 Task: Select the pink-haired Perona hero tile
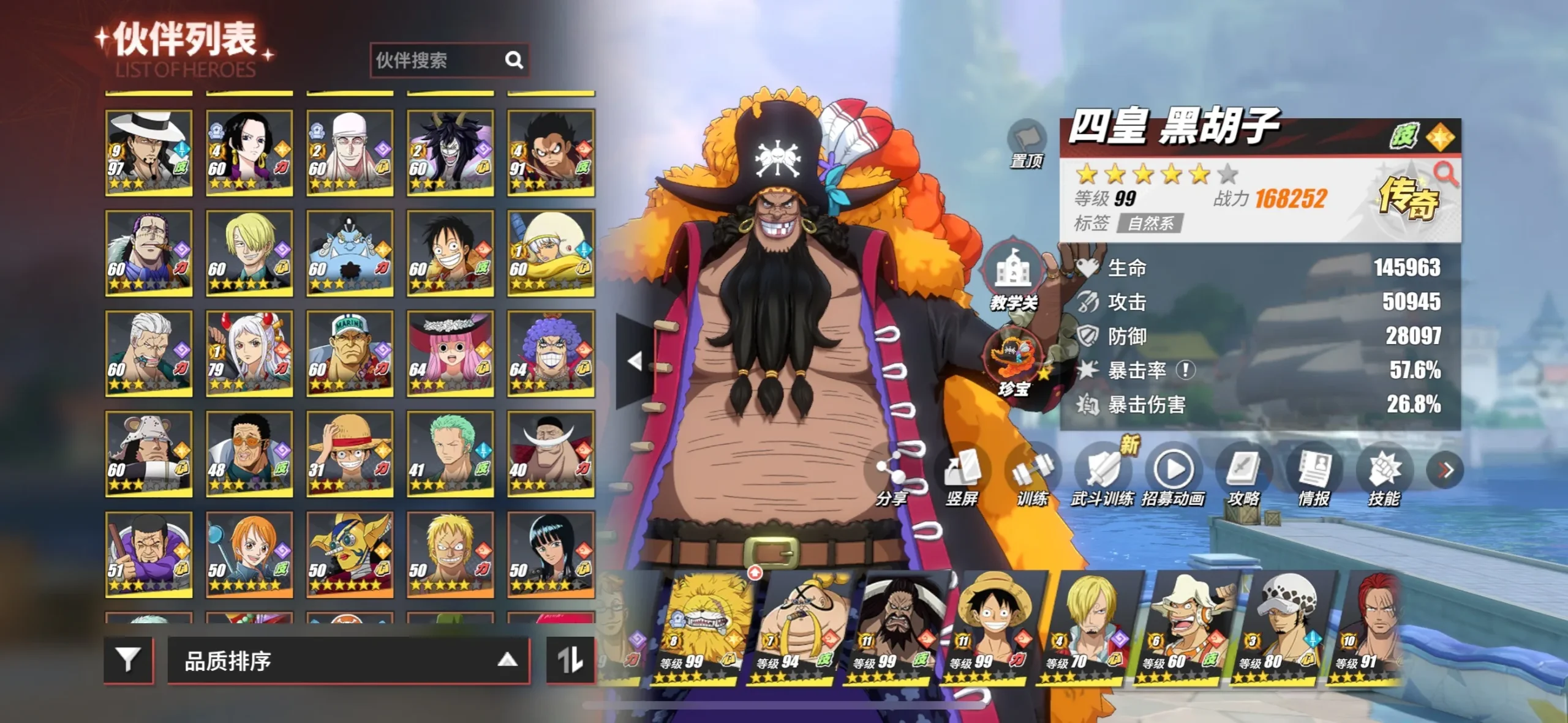pos(450,353)
